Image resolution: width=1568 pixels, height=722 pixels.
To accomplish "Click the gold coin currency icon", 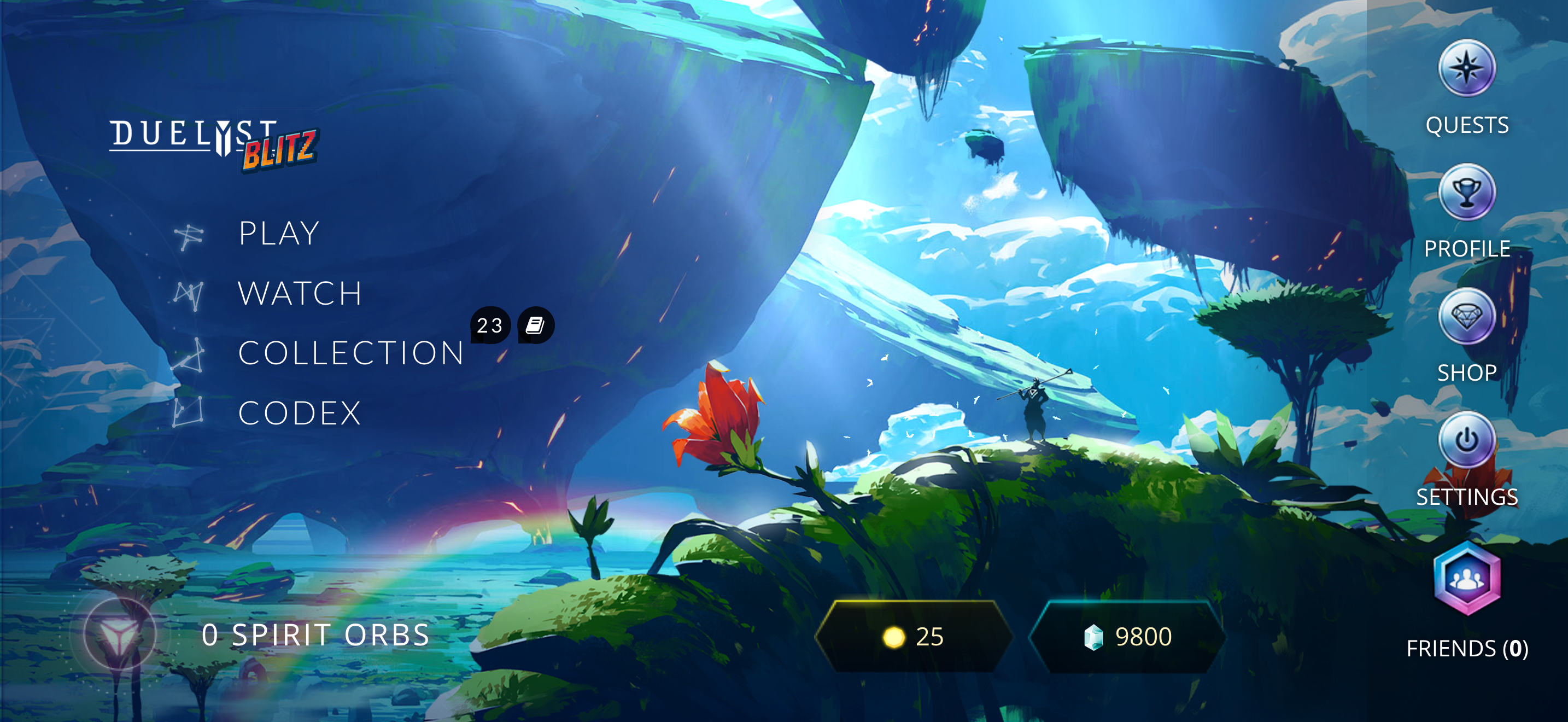I will pos(894,636).
